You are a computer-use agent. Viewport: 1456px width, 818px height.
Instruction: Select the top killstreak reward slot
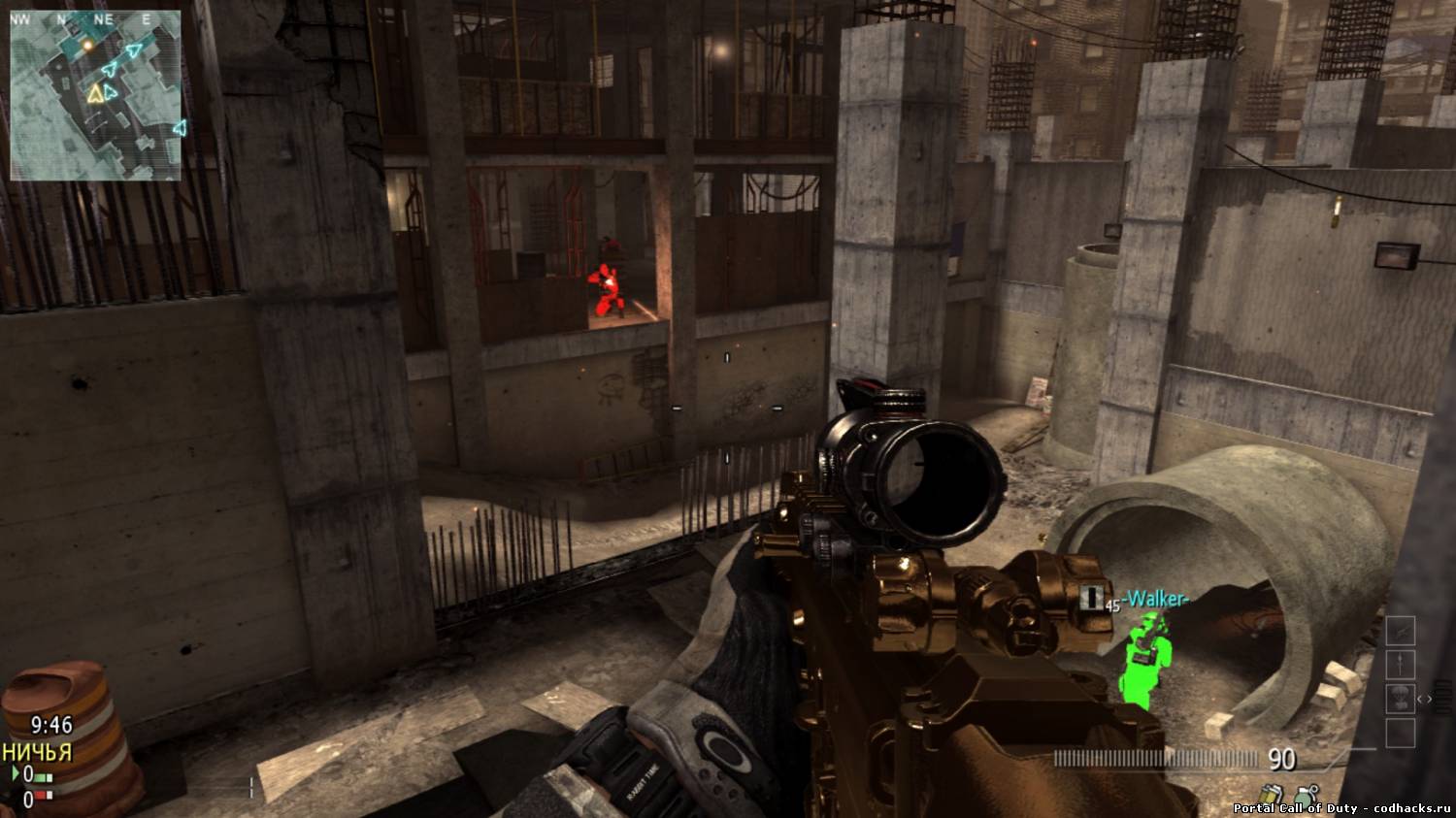point(1400,632)
